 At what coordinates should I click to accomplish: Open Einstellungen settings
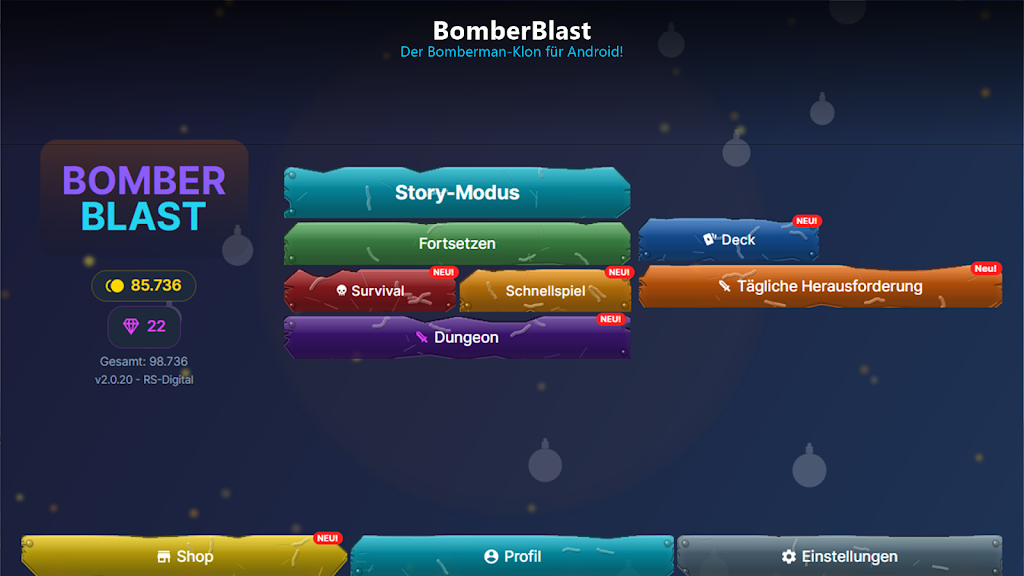point(839,556)
